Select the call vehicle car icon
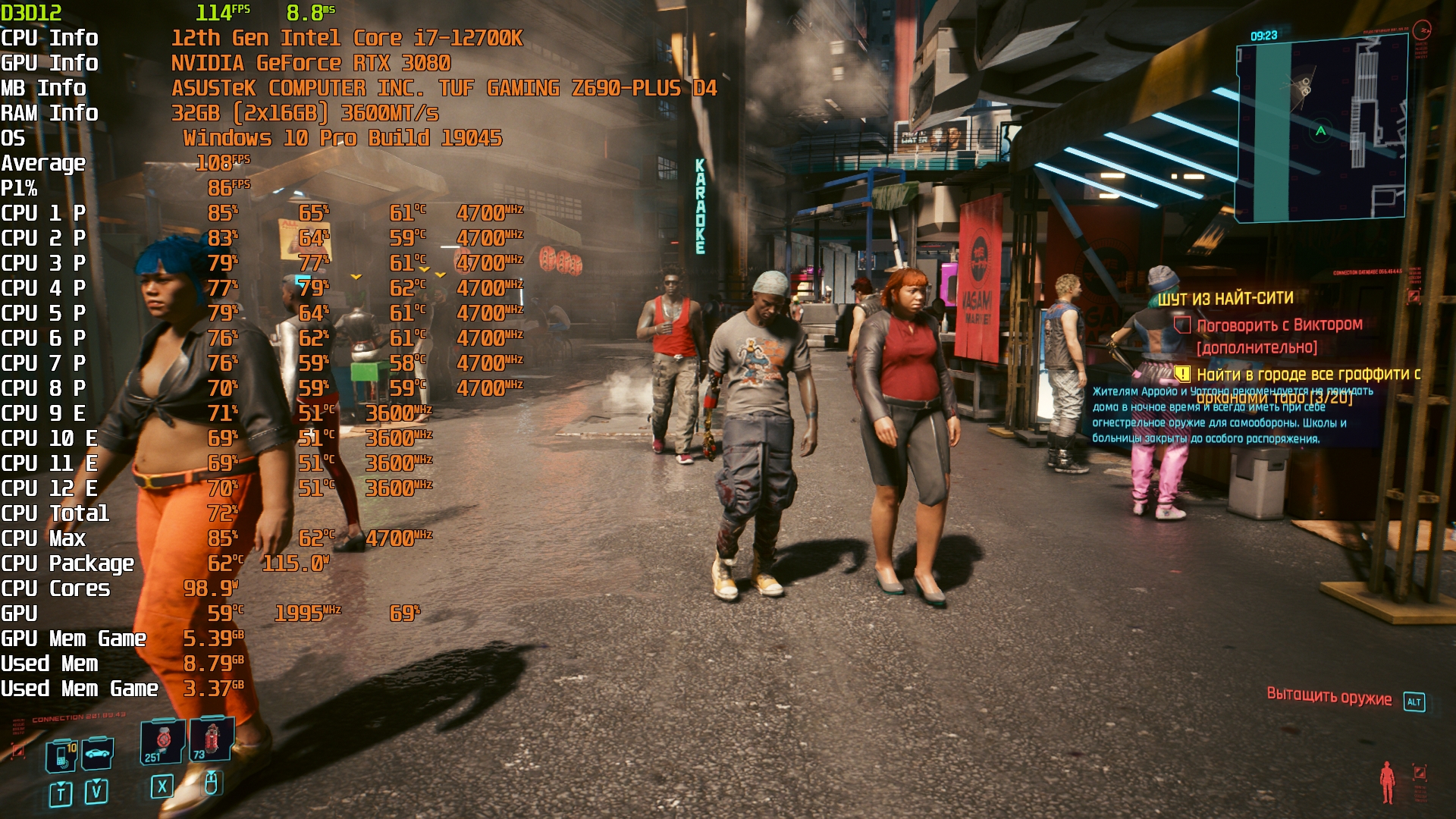This screenshot has height=819, width=1456. pyautogui.click(x=98, y=753)
